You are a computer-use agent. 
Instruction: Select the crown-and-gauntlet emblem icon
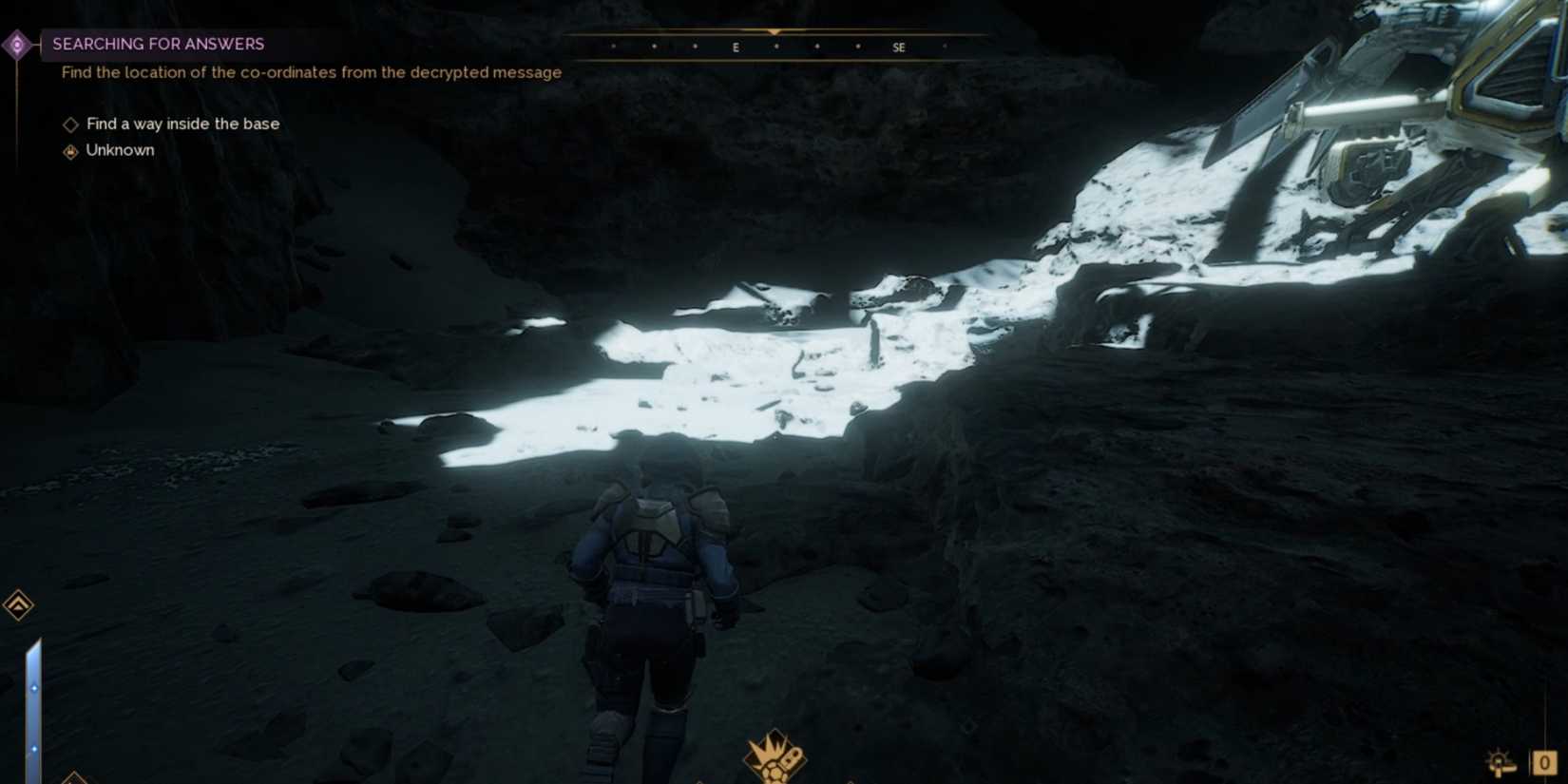(774, 755)
